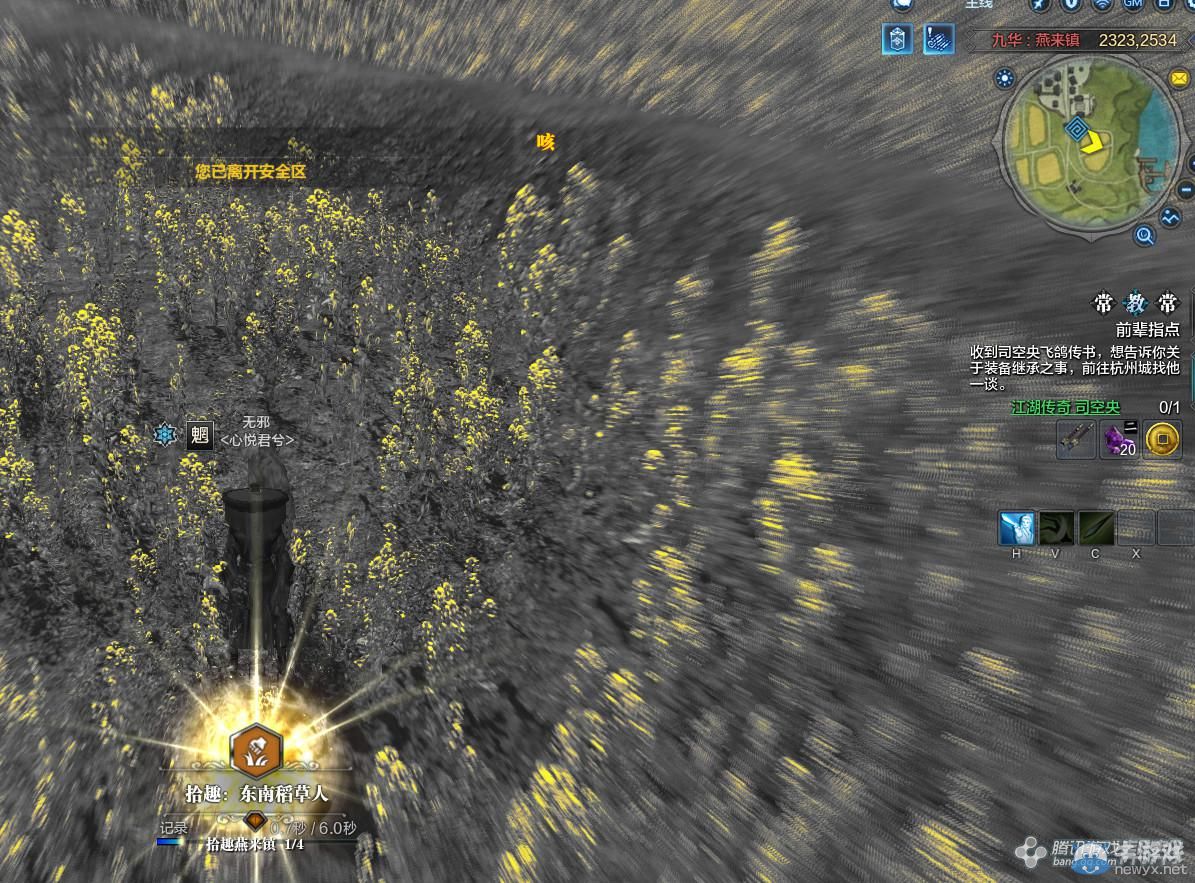Click the GM support icon
The height and width of the screenshot is (883, 1195).
[x=1132, y=4]
